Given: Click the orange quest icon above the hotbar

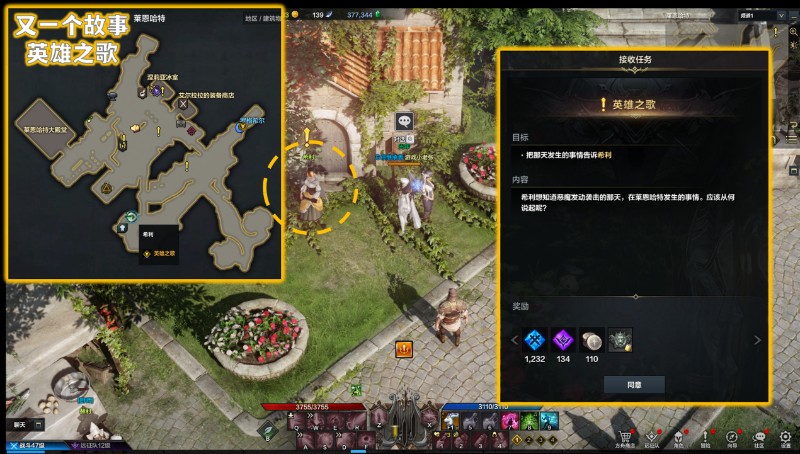Looking at the screenshot, I should point(405,349).
